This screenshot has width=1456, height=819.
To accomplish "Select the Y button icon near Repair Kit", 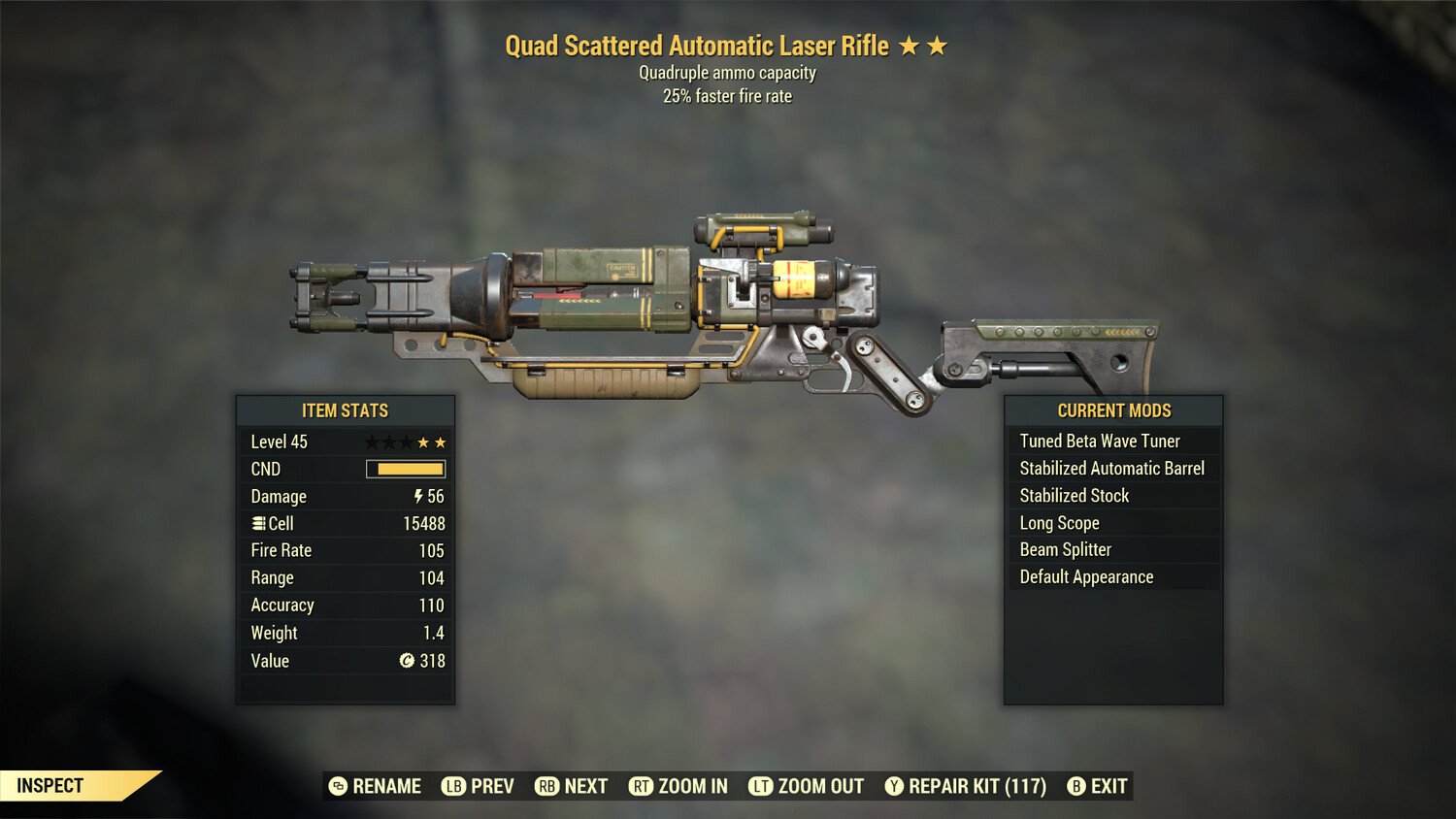I will pos(894,786).
